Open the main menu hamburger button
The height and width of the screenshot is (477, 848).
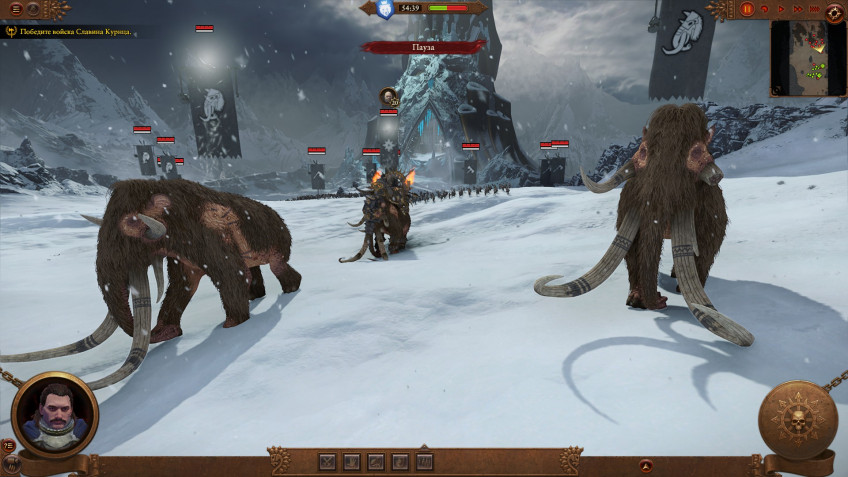point(15,9)
